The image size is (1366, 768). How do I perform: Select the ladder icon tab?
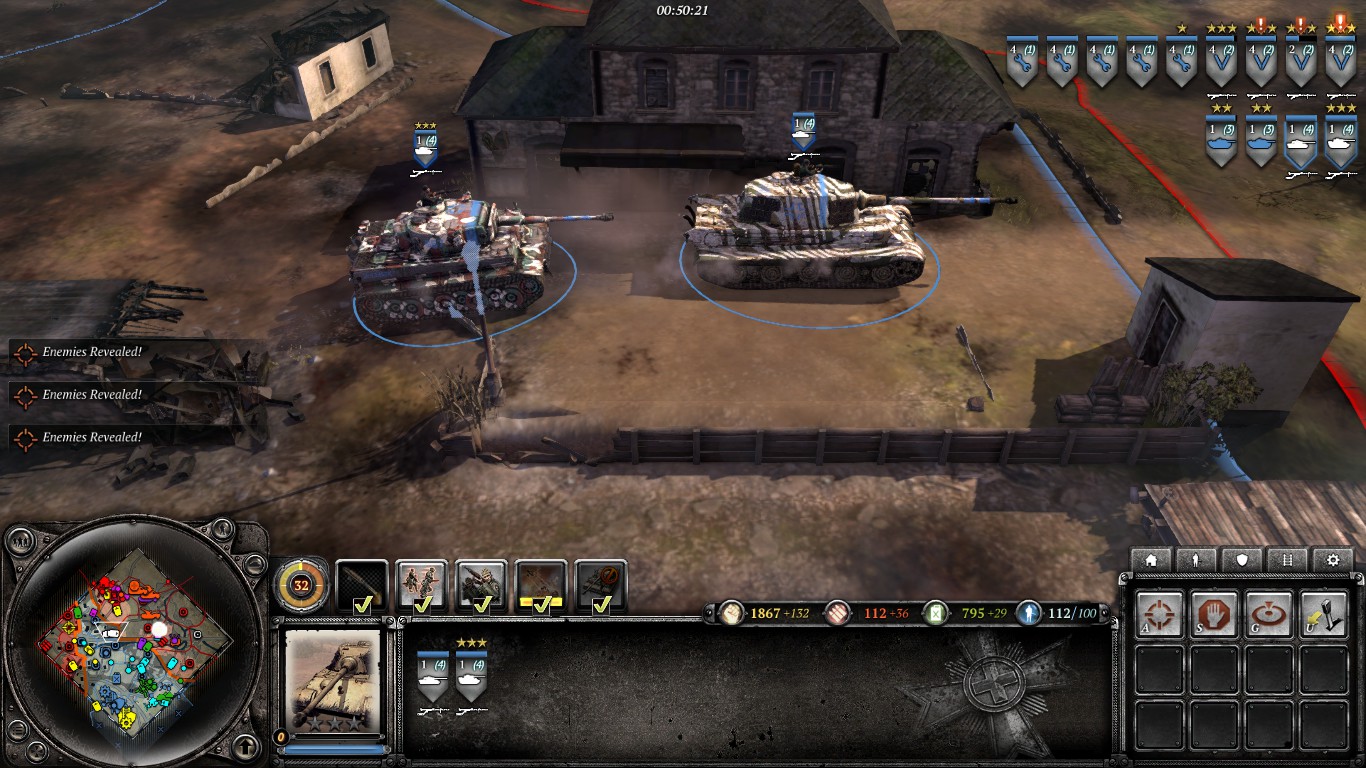(1287, 560)
